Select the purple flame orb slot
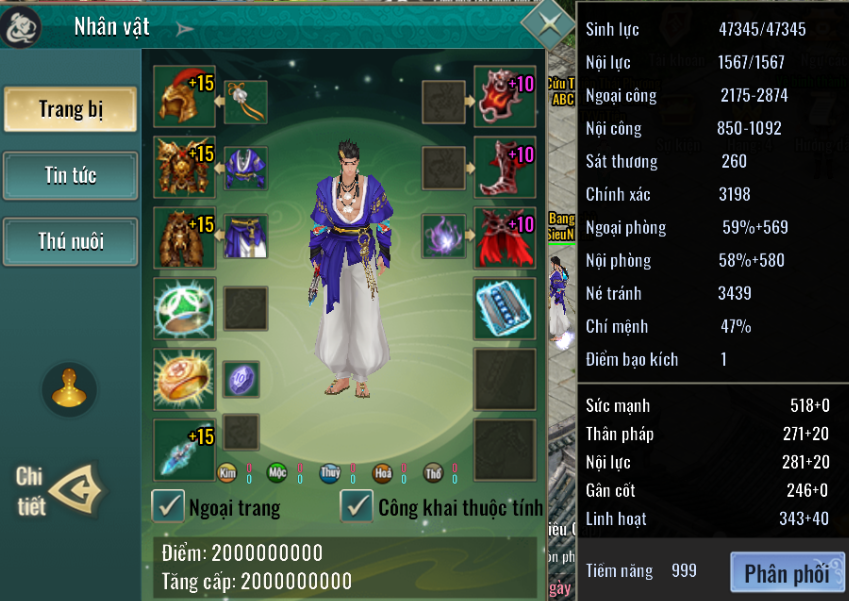Viewport: 849px width, 601px height. (443, 237)
